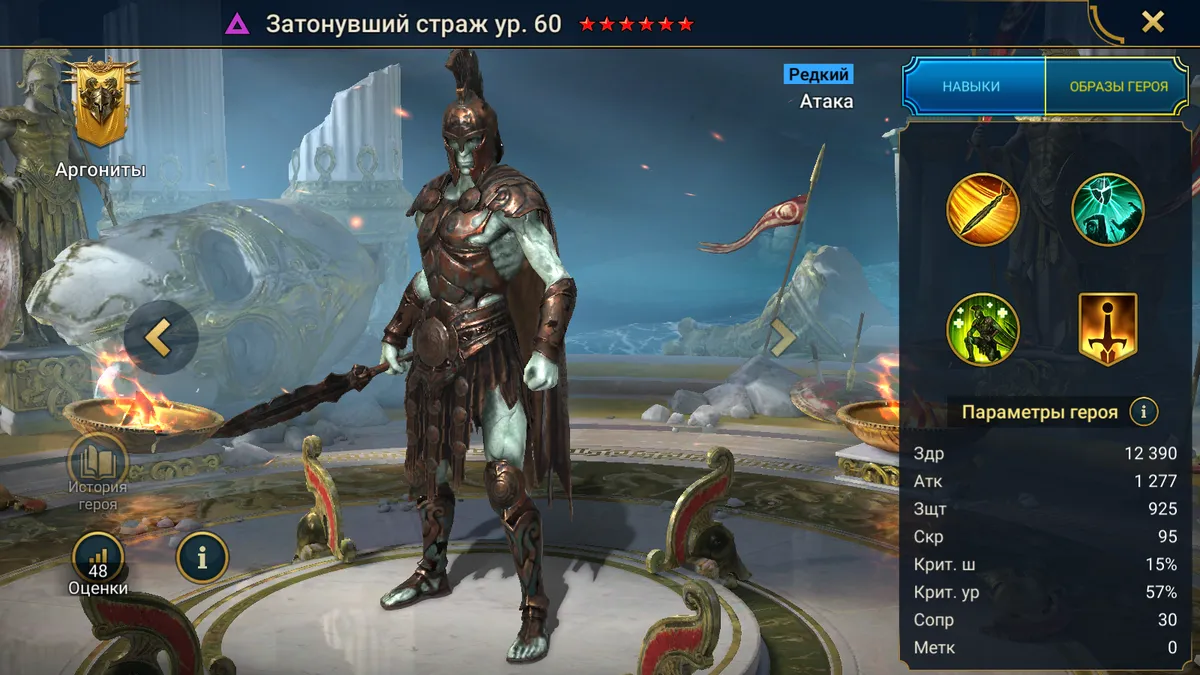1200x675 pixels.
Task: Open the round hero info button beside Оценки
Action: [x=202, y=557]
